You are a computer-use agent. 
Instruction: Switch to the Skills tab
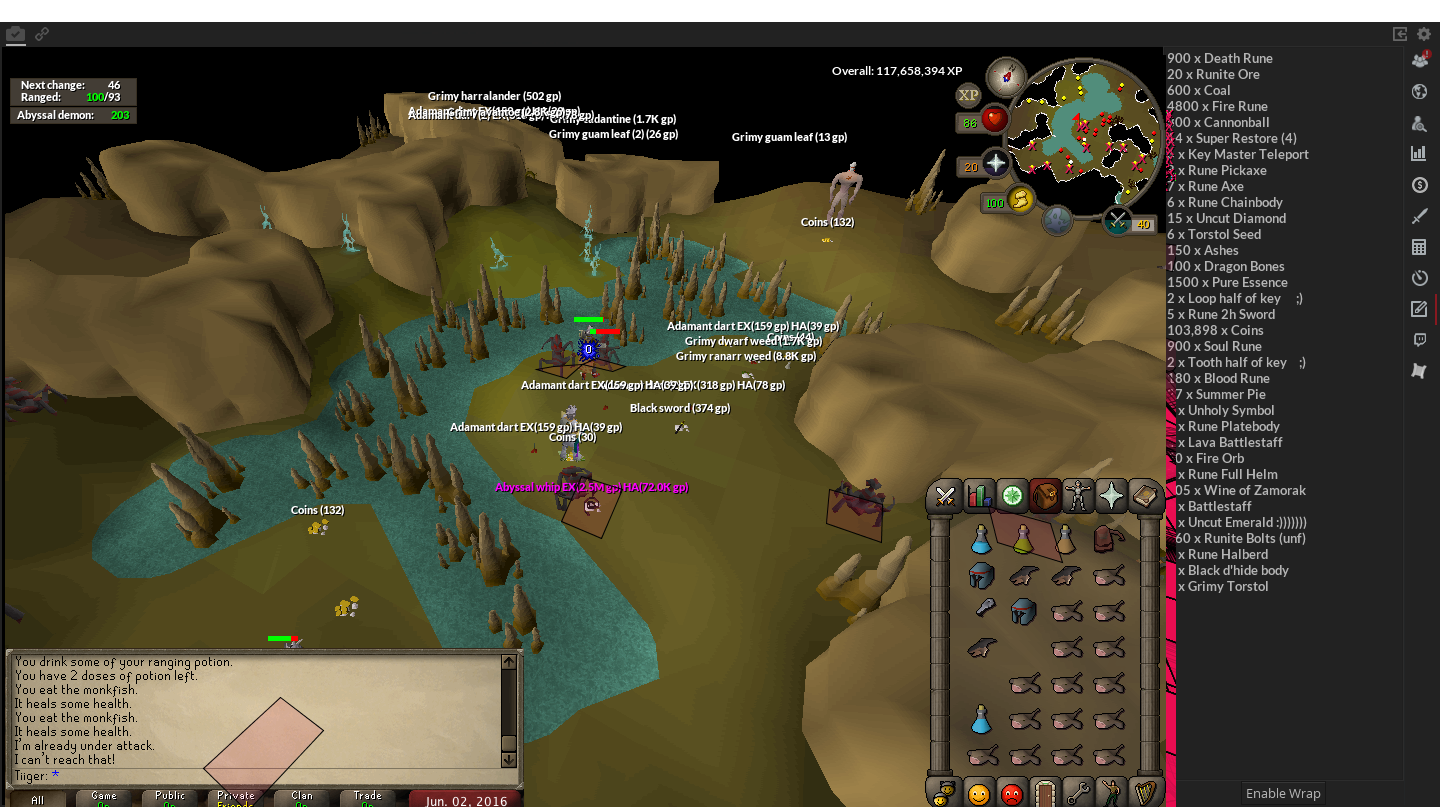[979, 496]
